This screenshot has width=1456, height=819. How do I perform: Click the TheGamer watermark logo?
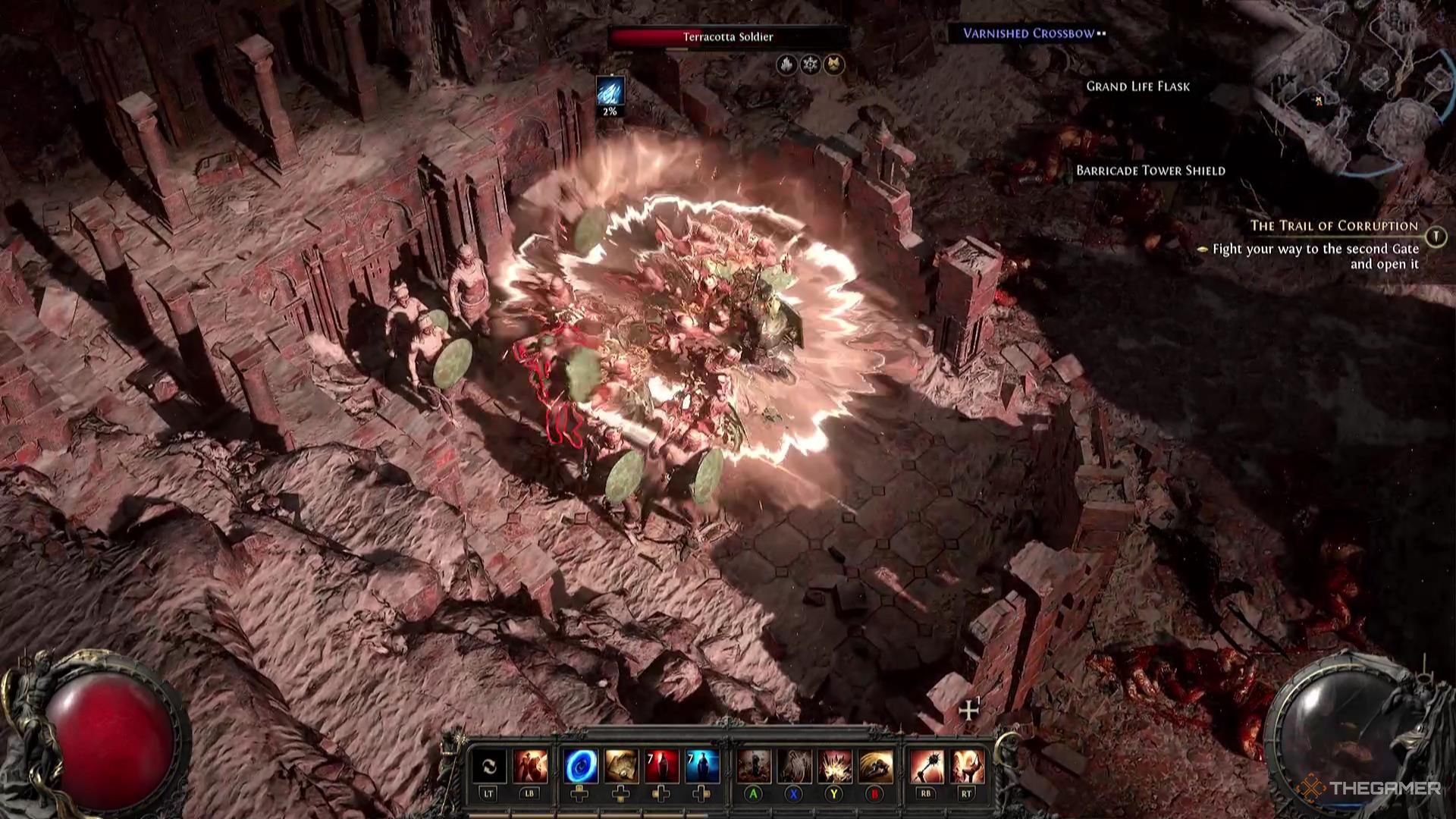coord(1371,789)
